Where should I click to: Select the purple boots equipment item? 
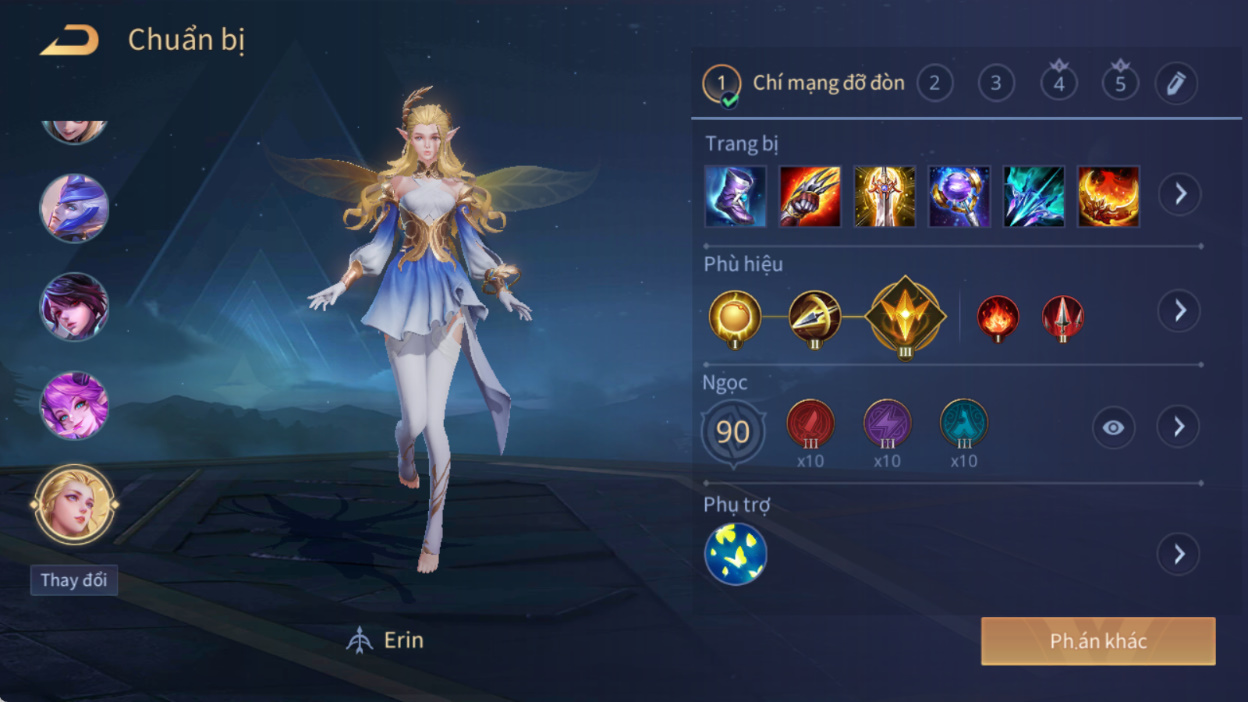click(735, 196)
